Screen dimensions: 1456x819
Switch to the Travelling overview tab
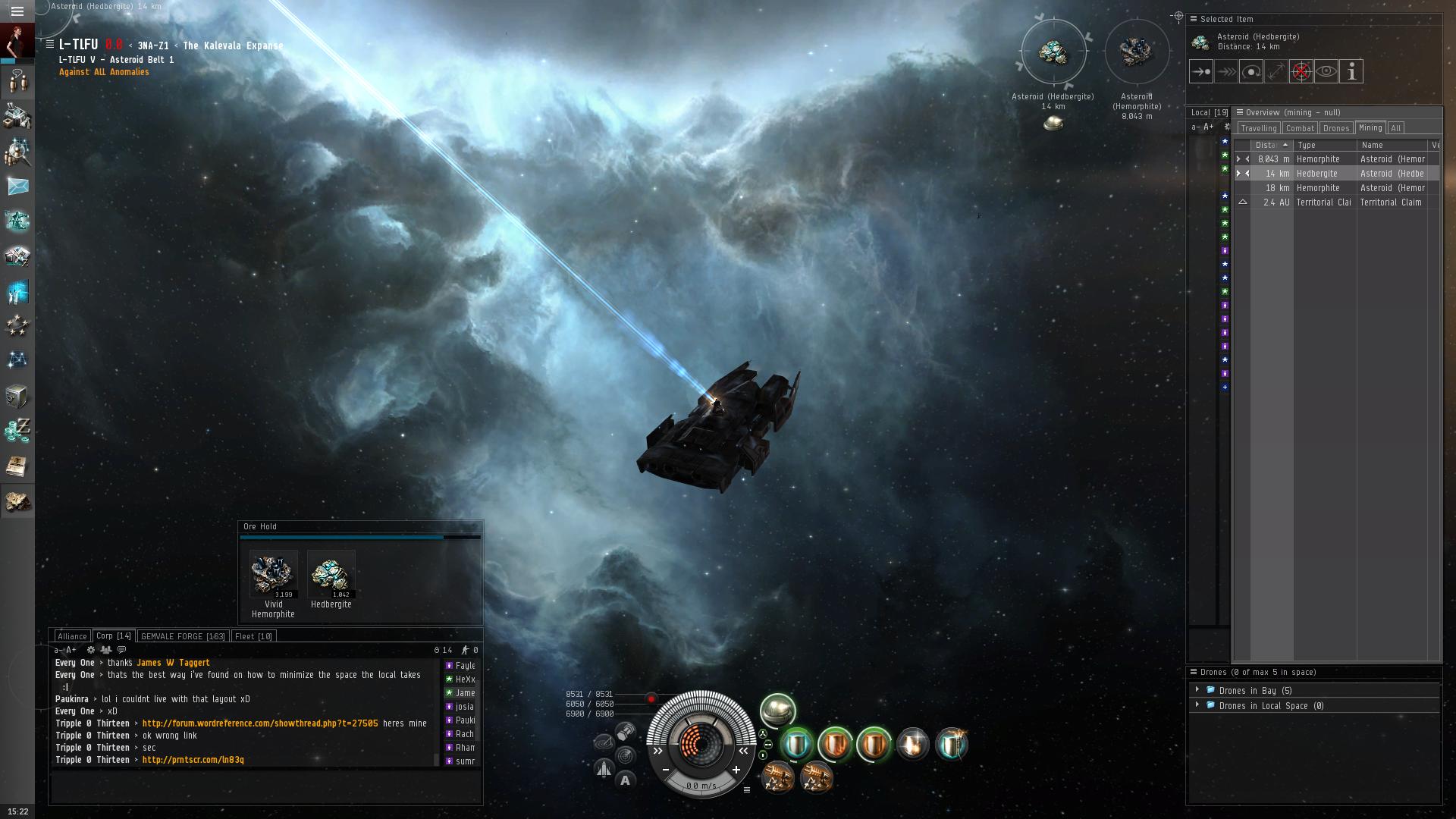click(1259, 128)
